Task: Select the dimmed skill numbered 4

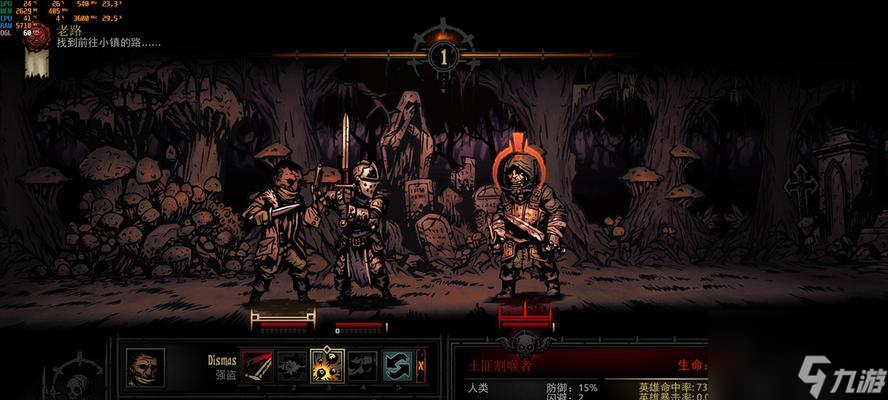Action: 362,366
